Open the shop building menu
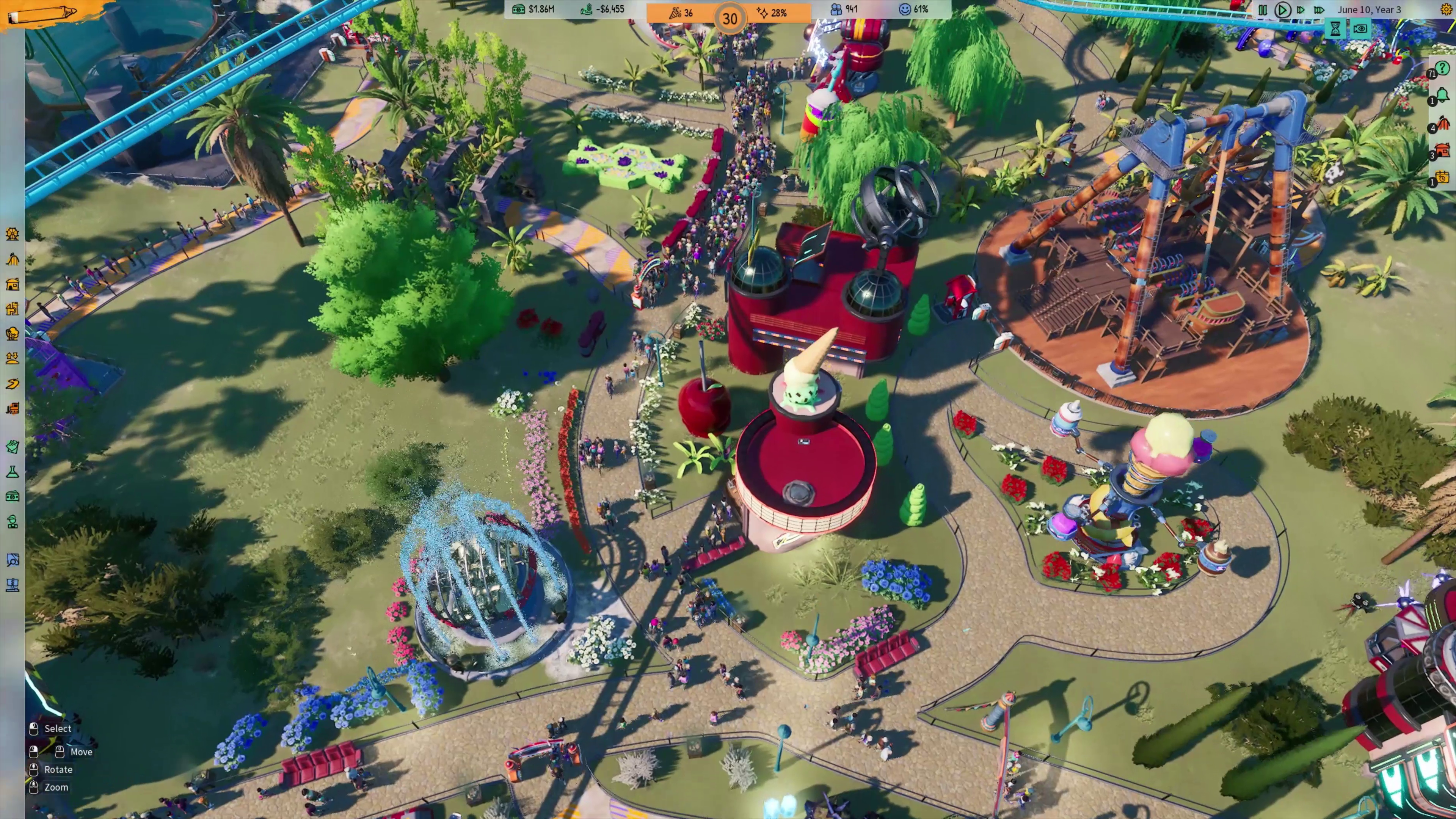 13,284
